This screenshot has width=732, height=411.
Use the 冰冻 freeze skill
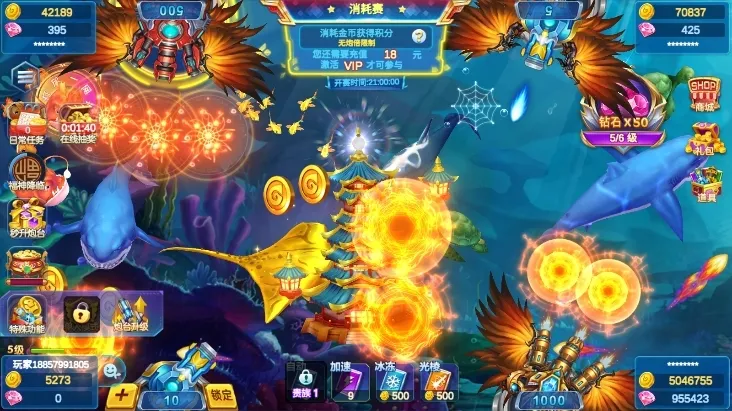pyautogui.click(x=392, y=382)
